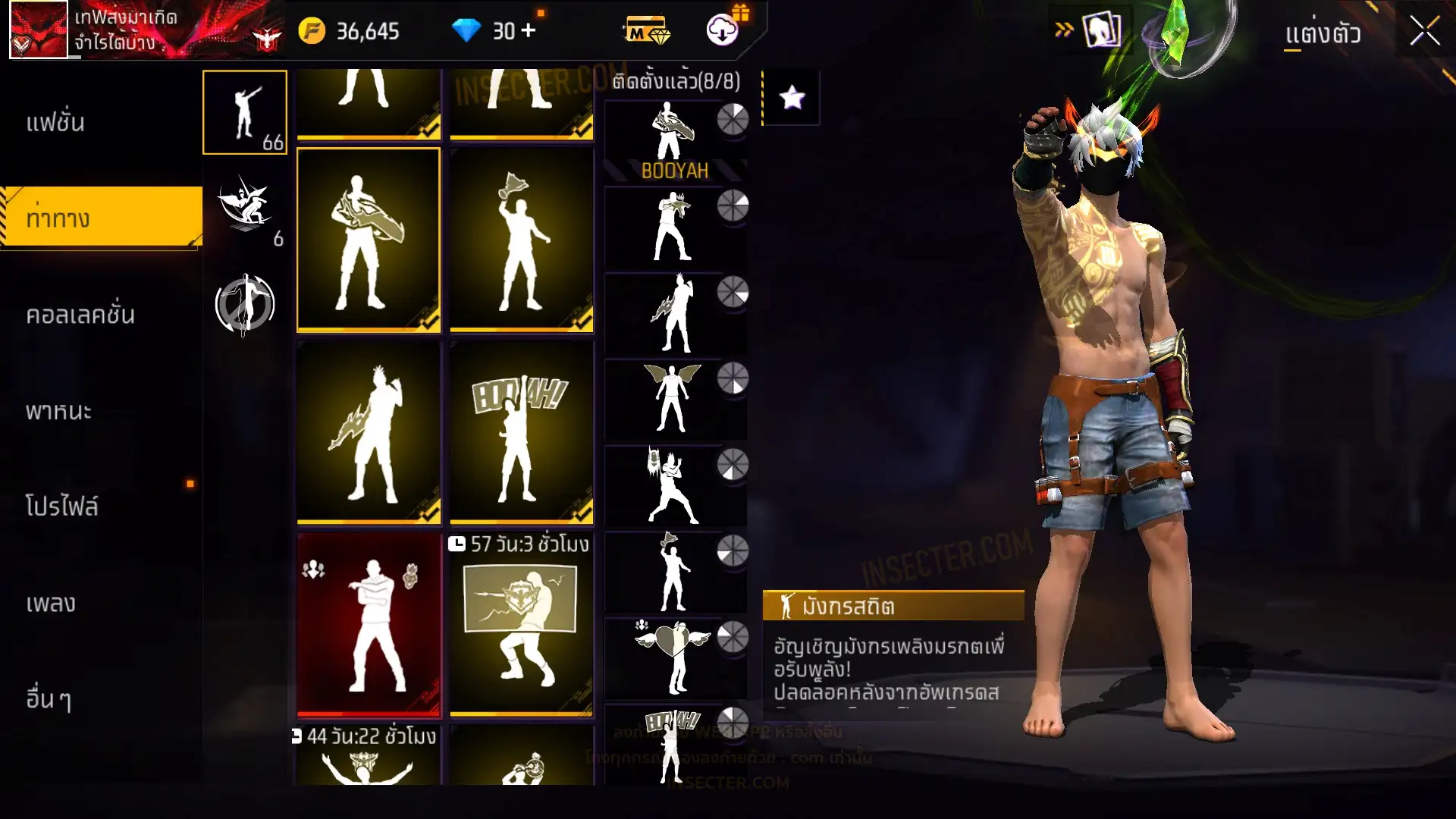The image size is (1456, 819).
Task: Select the highlighted dragon-holding emote tile
Action: pos(369,240)
